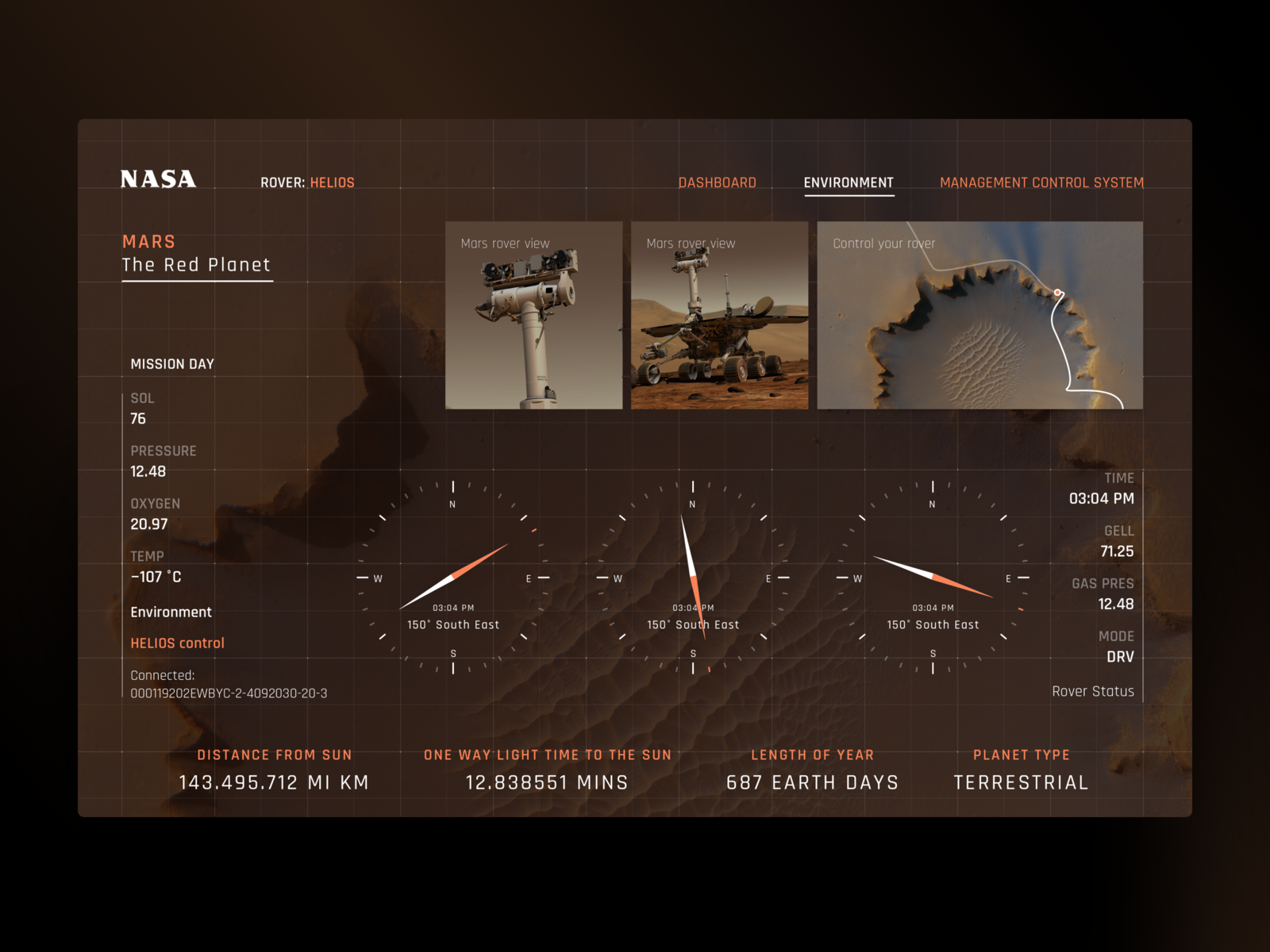Select the rightmost compass instrument

(x=932, y=578)
